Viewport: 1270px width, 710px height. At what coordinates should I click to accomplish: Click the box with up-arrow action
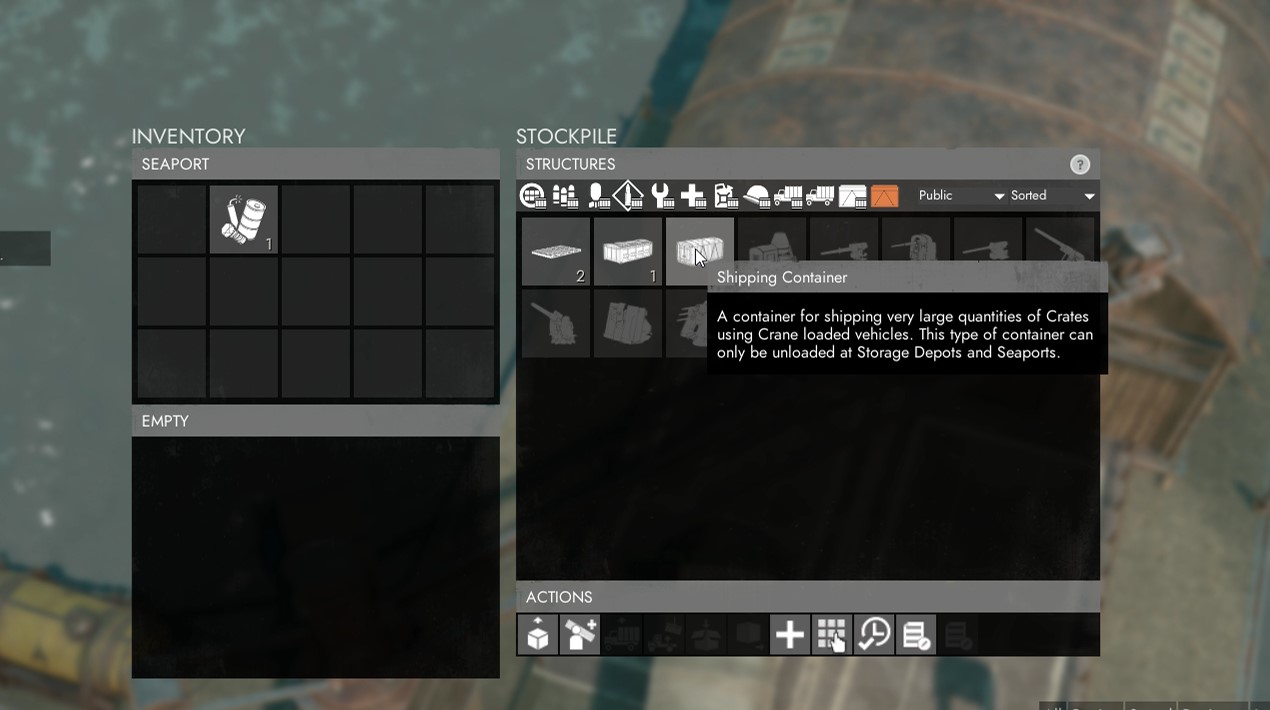click(538, 635)
